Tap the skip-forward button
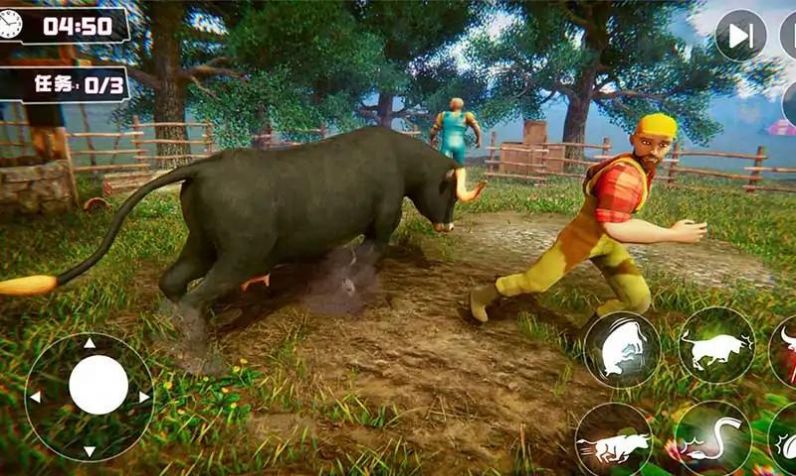 click(x=740, y=36)
